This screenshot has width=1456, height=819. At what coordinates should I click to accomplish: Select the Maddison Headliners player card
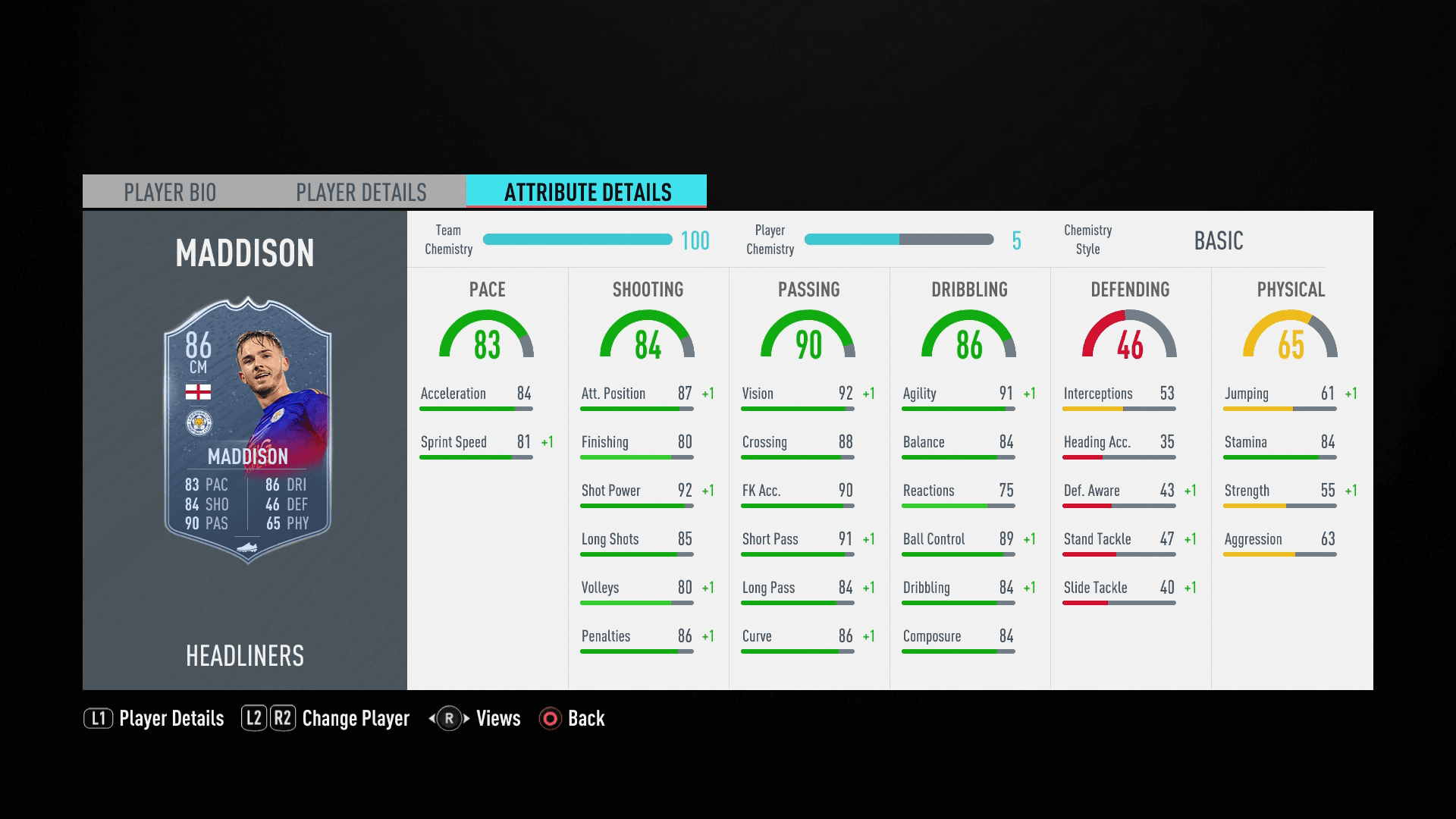click(x=247, y=430)
